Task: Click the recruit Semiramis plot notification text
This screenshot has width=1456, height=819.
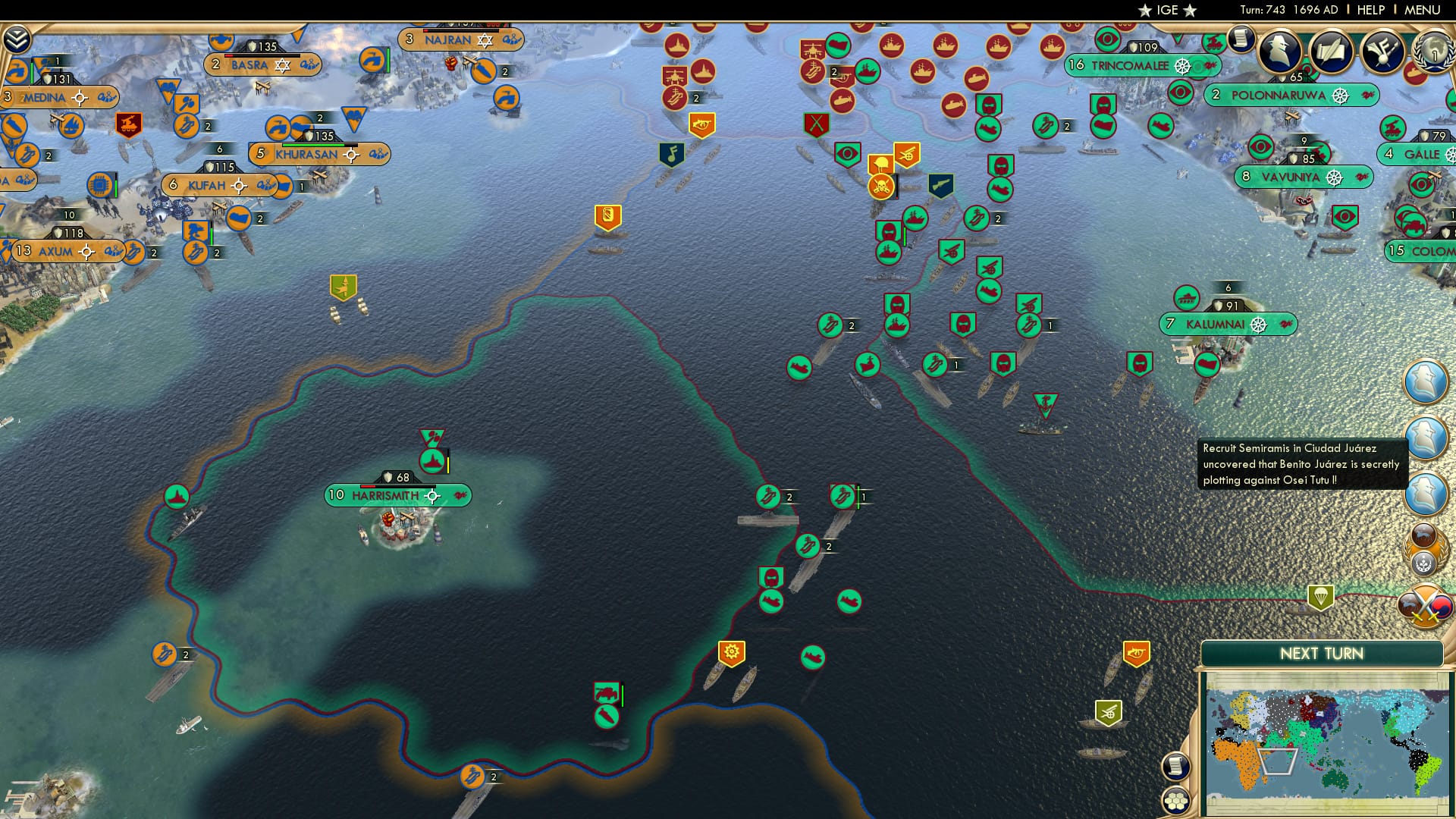Action: click(x=1301, y=464)
